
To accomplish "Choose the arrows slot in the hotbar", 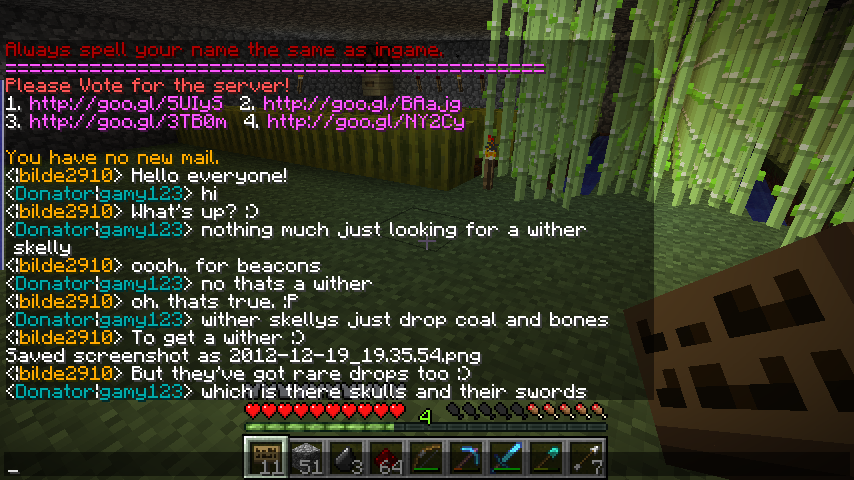I will click(x=587, y=458).
